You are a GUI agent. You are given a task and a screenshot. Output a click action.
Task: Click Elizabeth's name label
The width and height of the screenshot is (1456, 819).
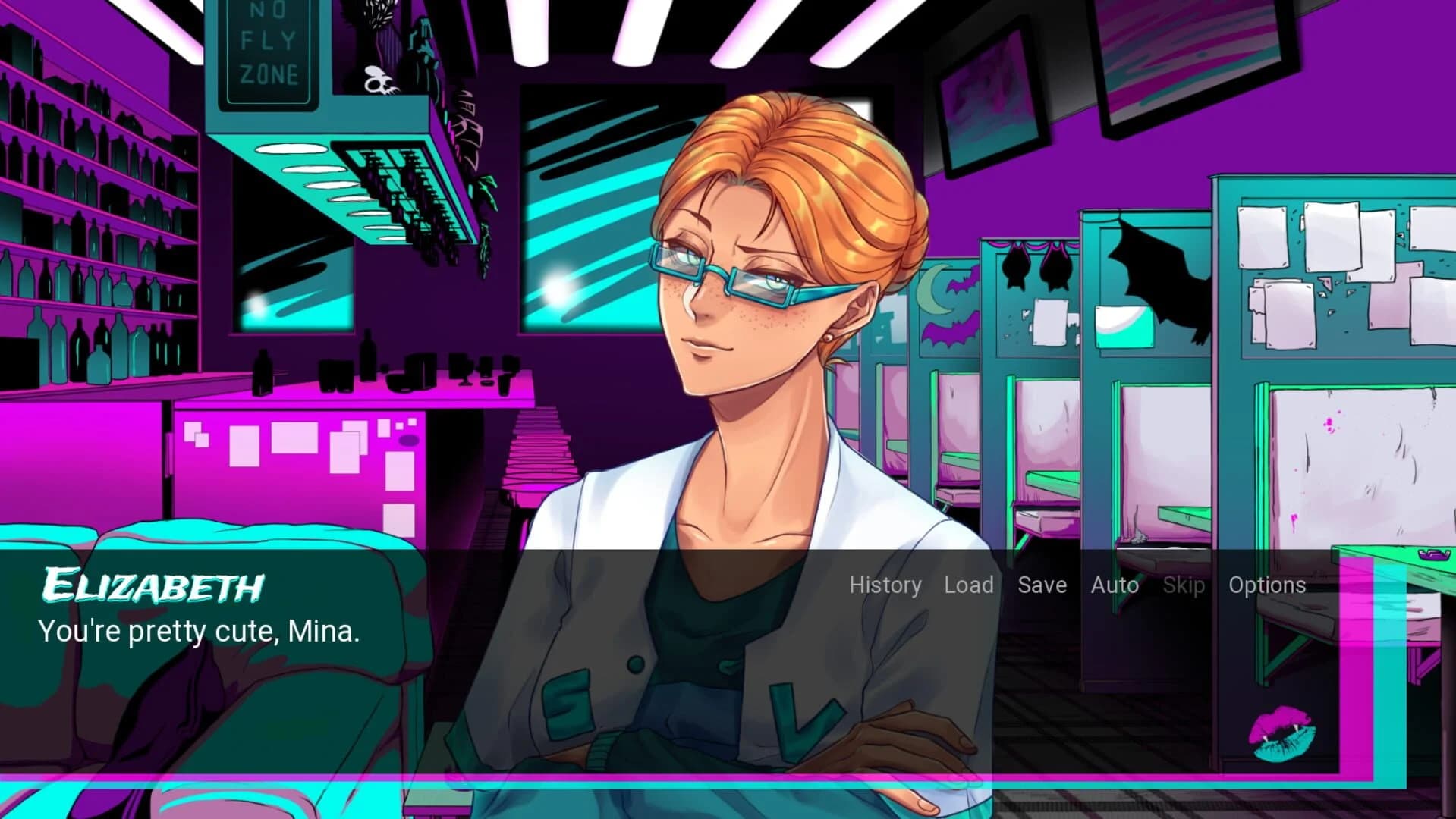[152, 585]
